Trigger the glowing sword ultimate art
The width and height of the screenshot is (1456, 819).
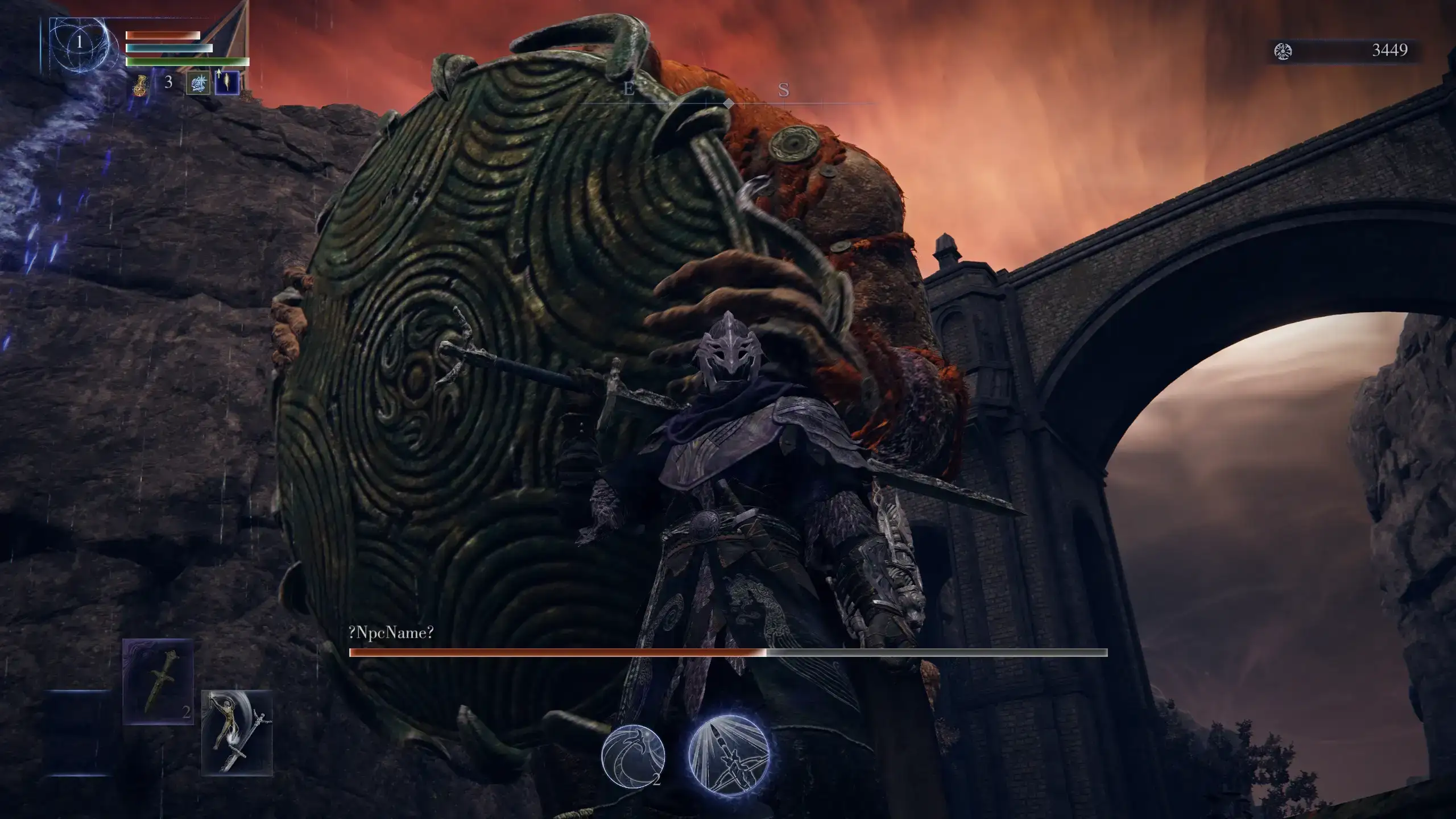729,754
